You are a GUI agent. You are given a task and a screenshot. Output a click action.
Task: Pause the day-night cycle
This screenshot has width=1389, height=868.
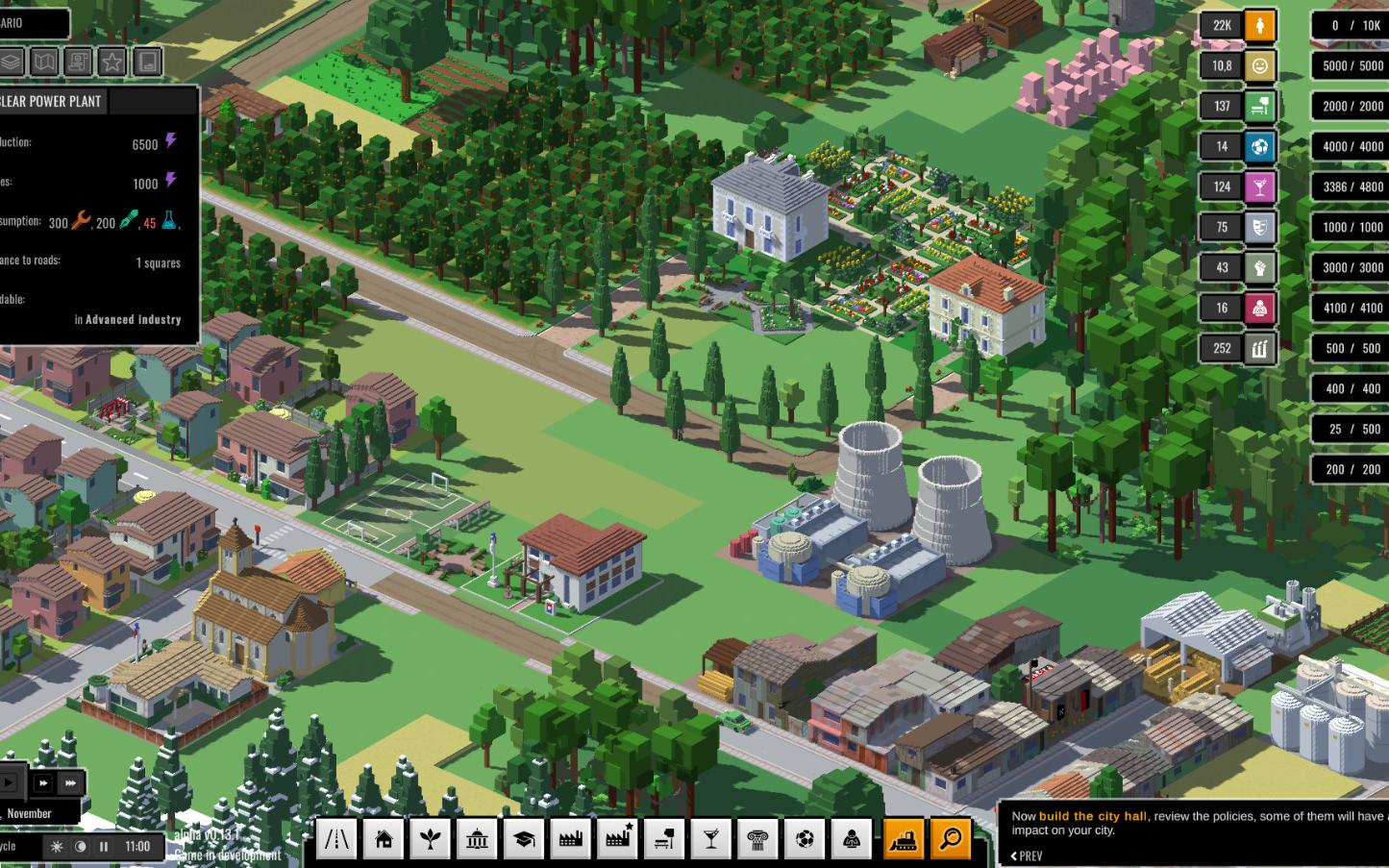click(104, 847)
